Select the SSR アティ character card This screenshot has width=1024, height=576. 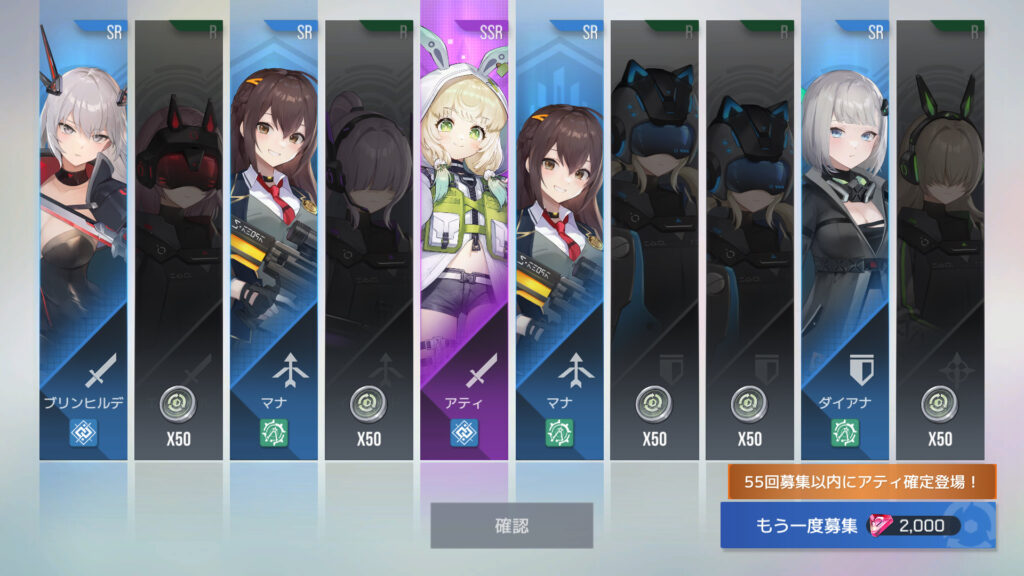point(464,240)
